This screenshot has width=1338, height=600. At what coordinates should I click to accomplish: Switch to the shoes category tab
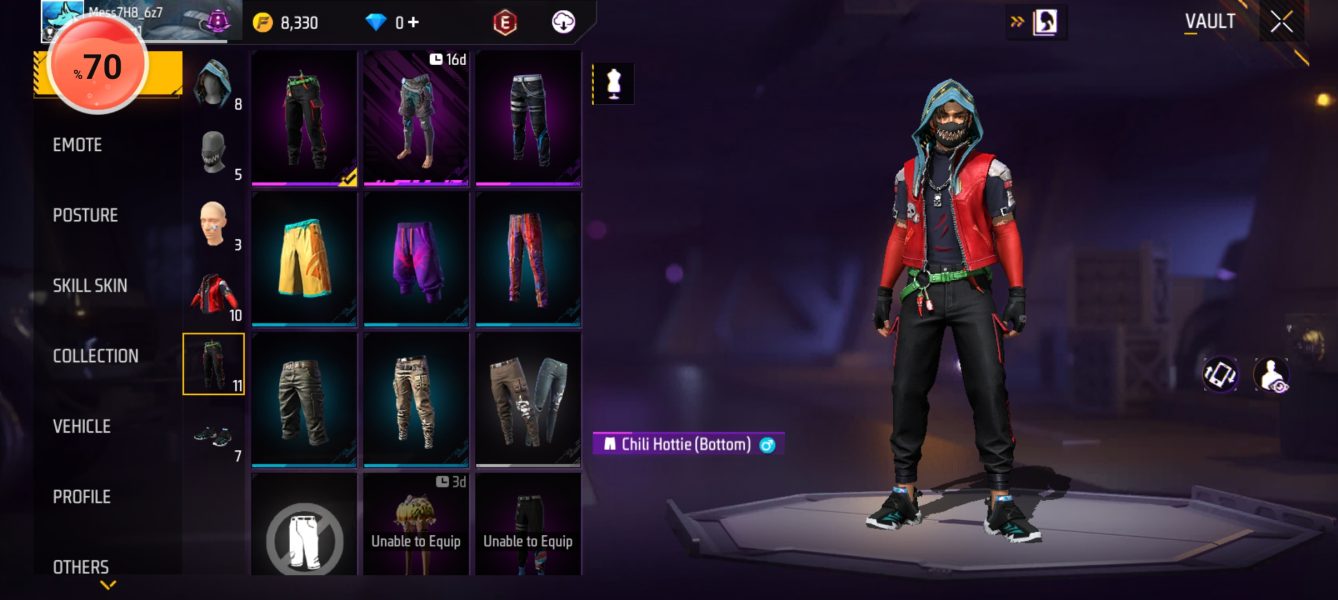(x=213, y=435)
